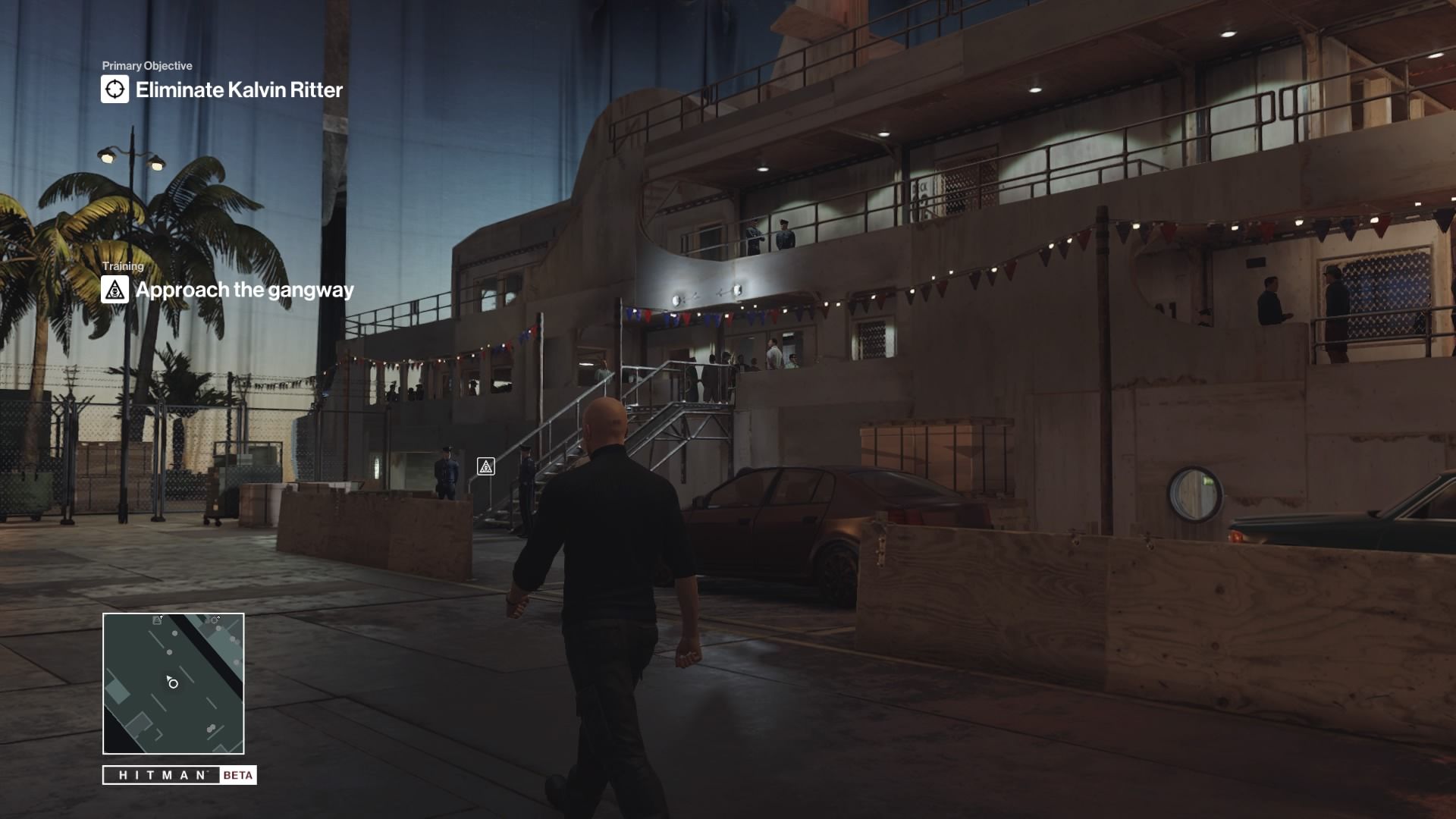Select the Approach the gangway training objective
The image size is (1456, 819).
coord(244,290)
